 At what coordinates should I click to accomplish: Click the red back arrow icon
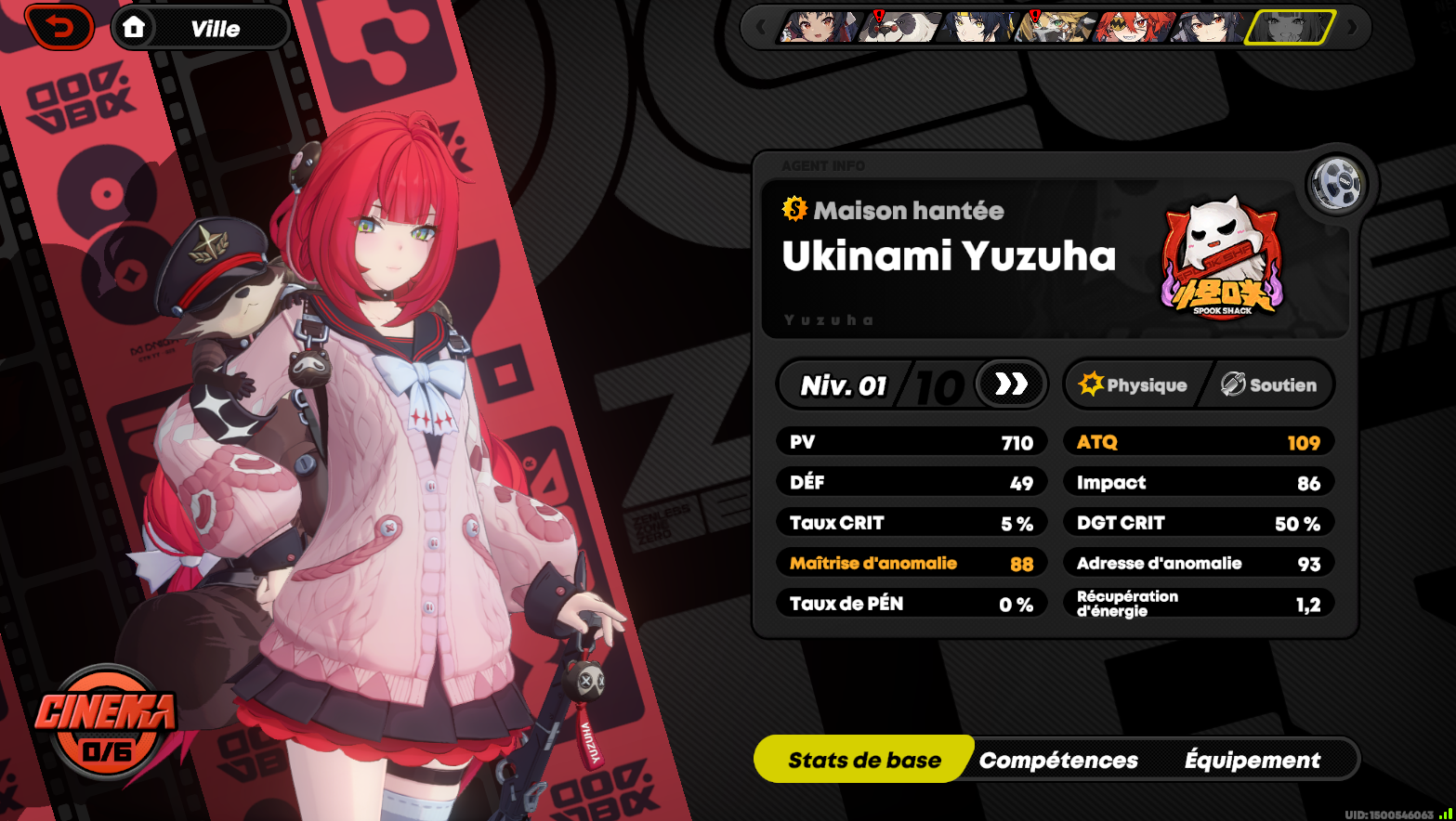pyautogui.click(x=59, y=27)
